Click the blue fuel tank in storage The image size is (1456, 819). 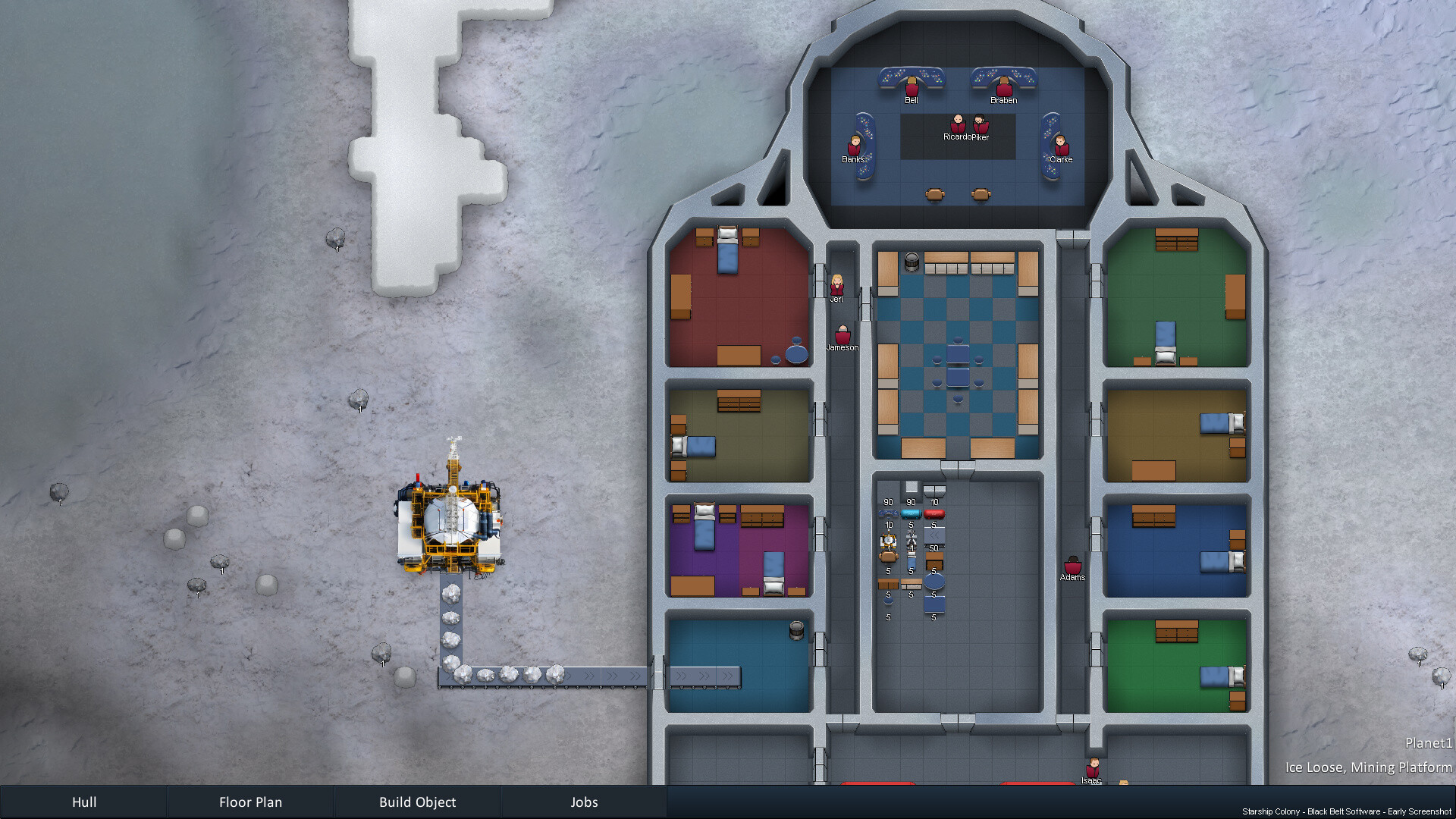pyautogui.click(x=912, y=514)
